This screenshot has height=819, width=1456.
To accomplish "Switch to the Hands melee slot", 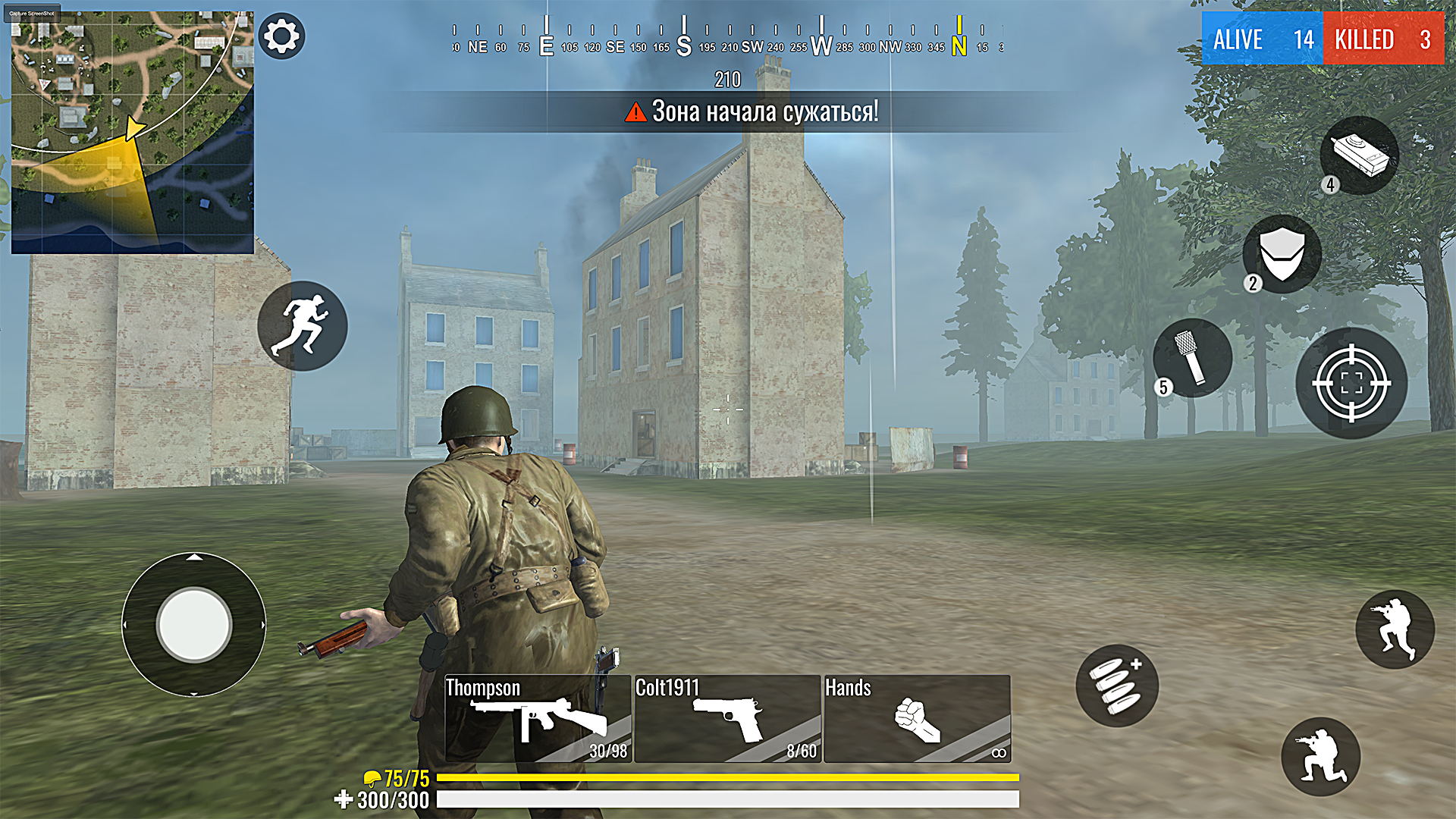I will coord(918,719).
